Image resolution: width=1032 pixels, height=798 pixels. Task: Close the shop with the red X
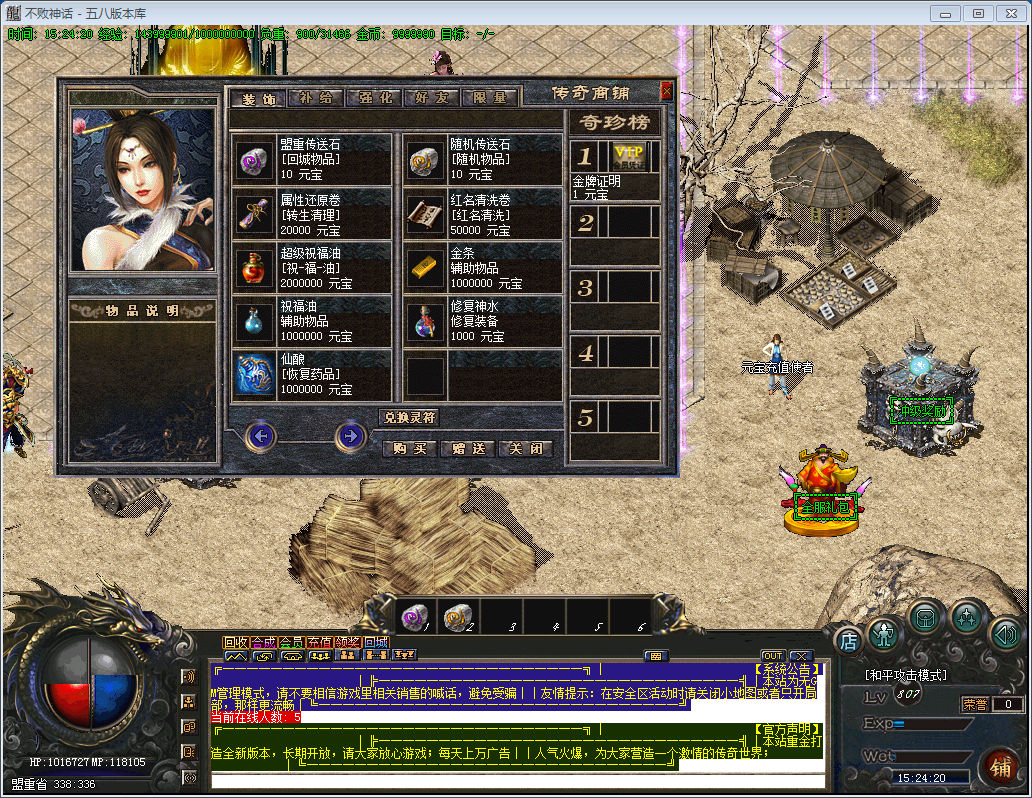667,92
